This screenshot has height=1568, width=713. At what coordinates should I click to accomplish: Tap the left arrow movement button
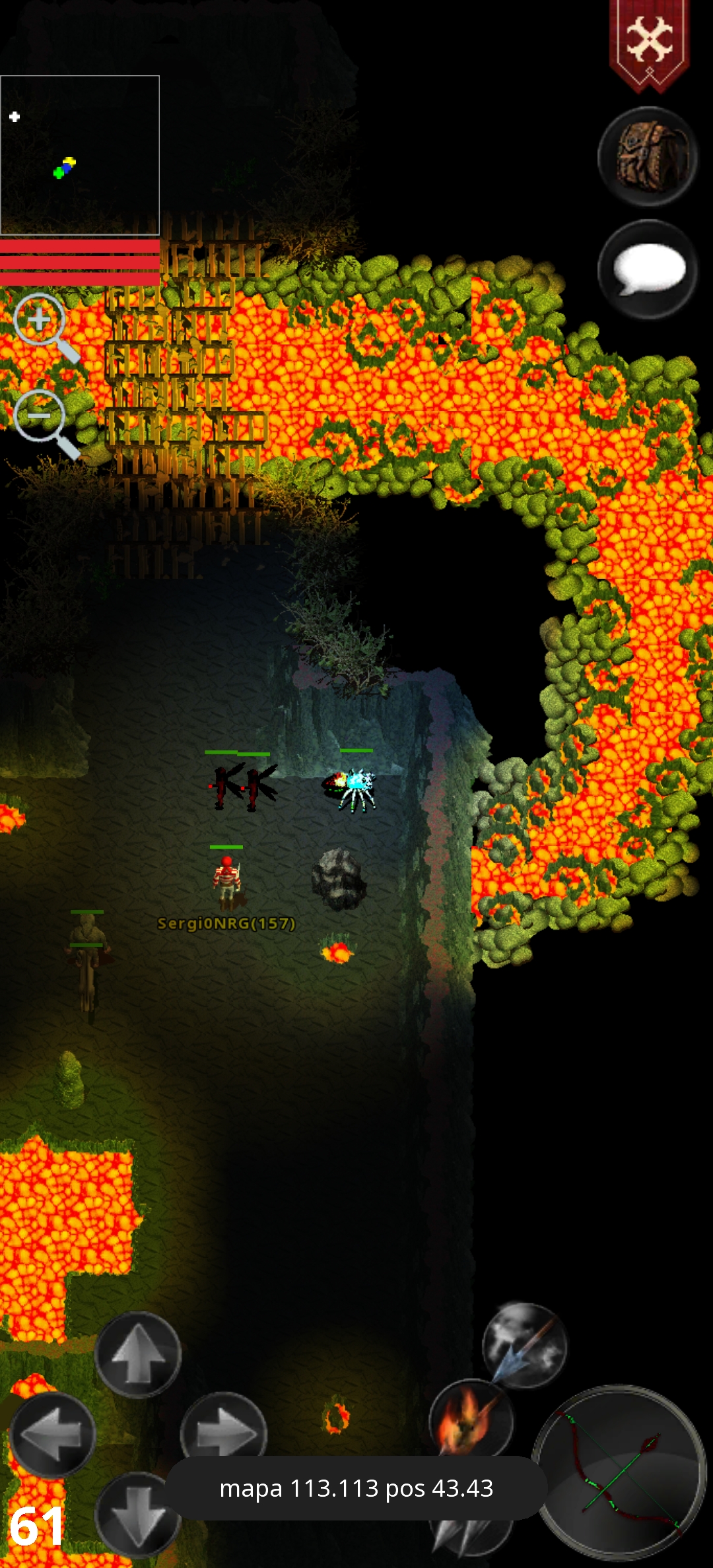coord(53,1433)
